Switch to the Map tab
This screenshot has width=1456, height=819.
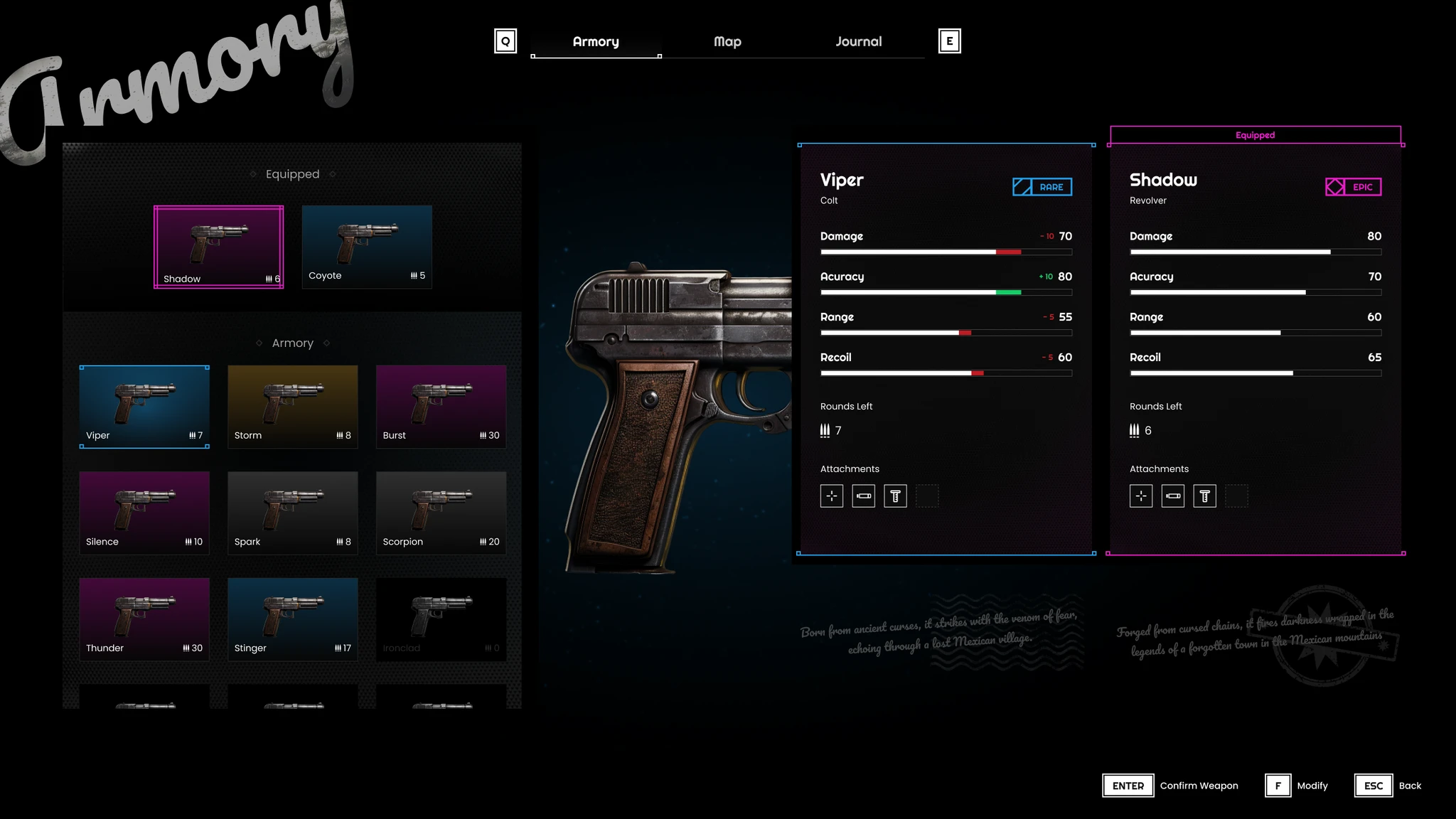coord(727,42)
